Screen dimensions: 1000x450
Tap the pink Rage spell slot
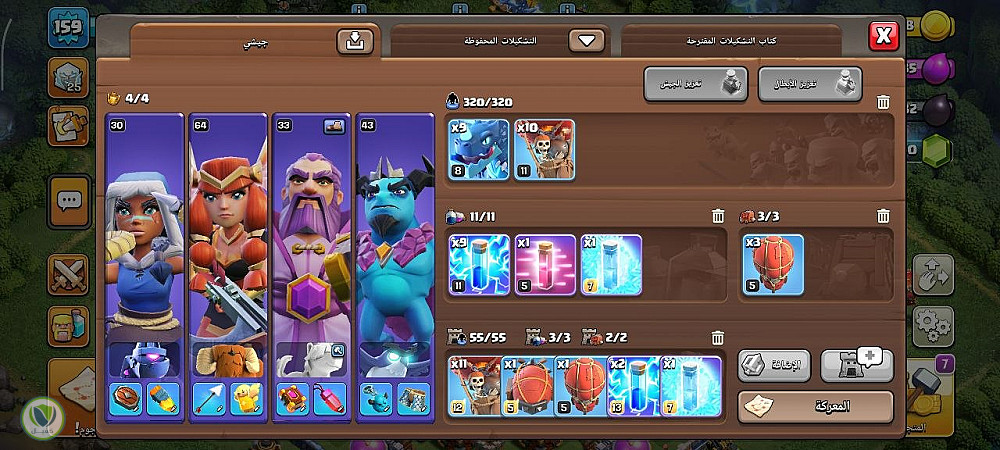[x=545, y=265]
